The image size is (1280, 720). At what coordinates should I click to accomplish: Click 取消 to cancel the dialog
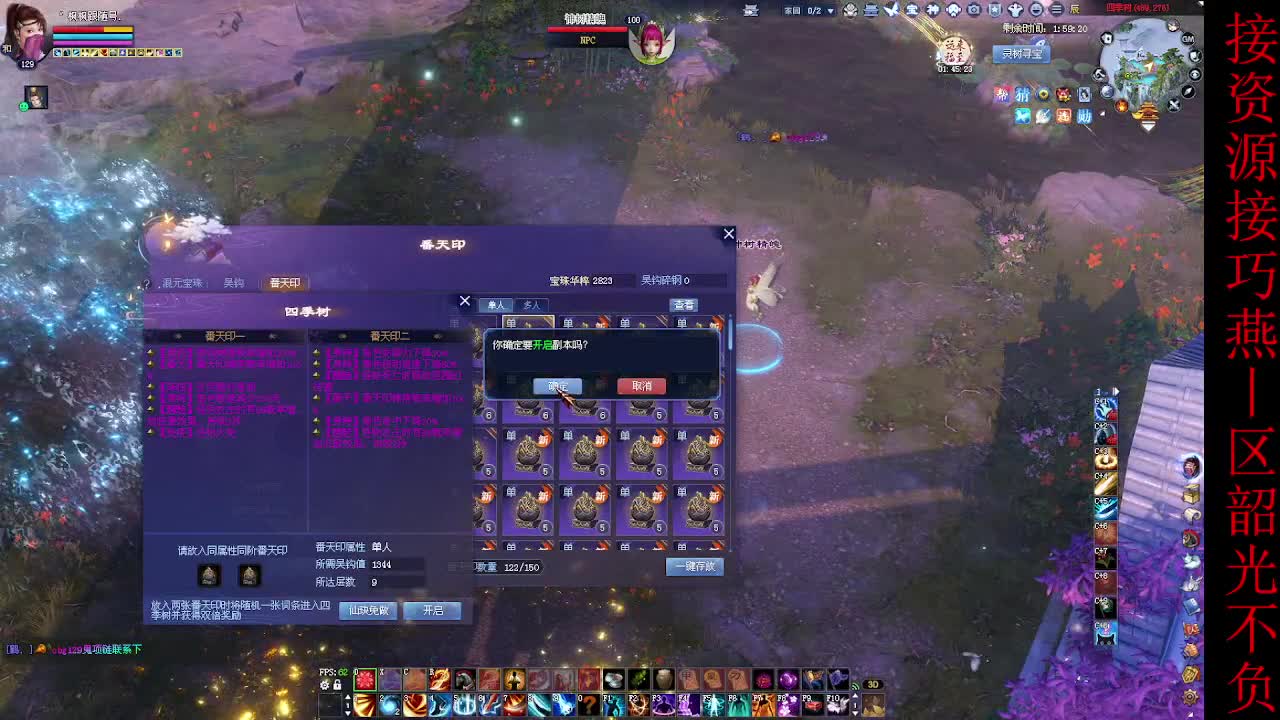641,386
